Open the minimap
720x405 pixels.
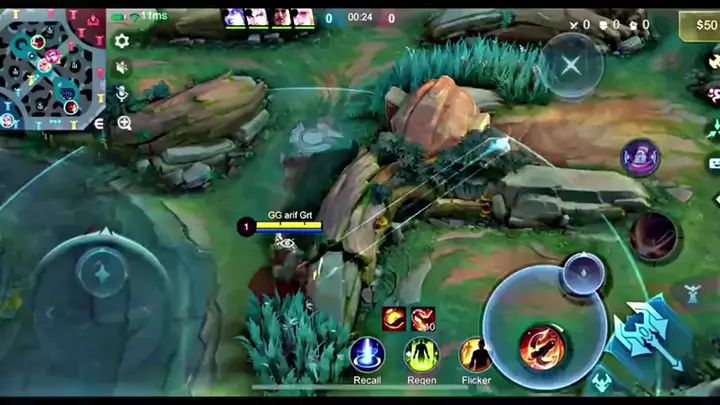click(52, 69)
